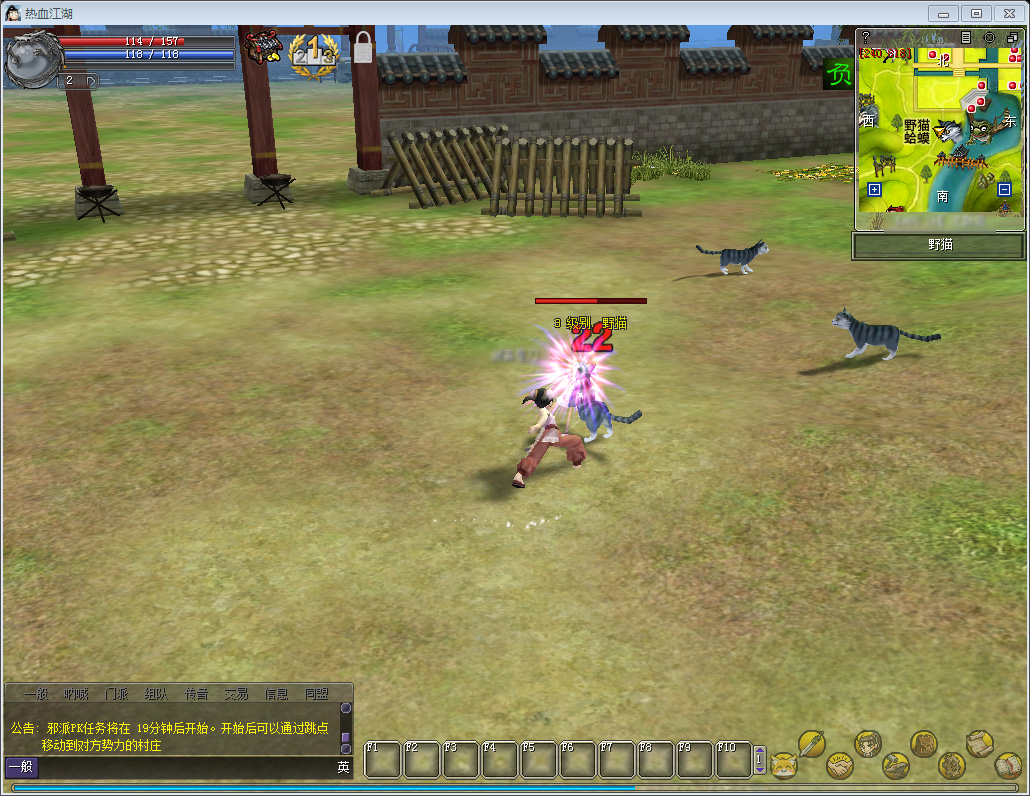The height and width of the screenshot is (796, 1030).
Task: Click the handshake icon
Action: point(839,766)
